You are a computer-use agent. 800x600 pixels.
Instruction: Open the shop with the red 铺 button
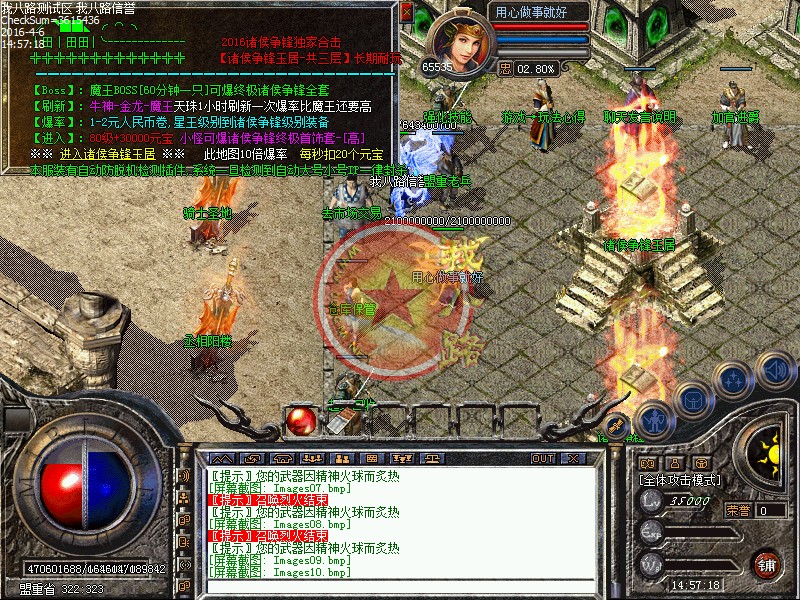(767, 563)
